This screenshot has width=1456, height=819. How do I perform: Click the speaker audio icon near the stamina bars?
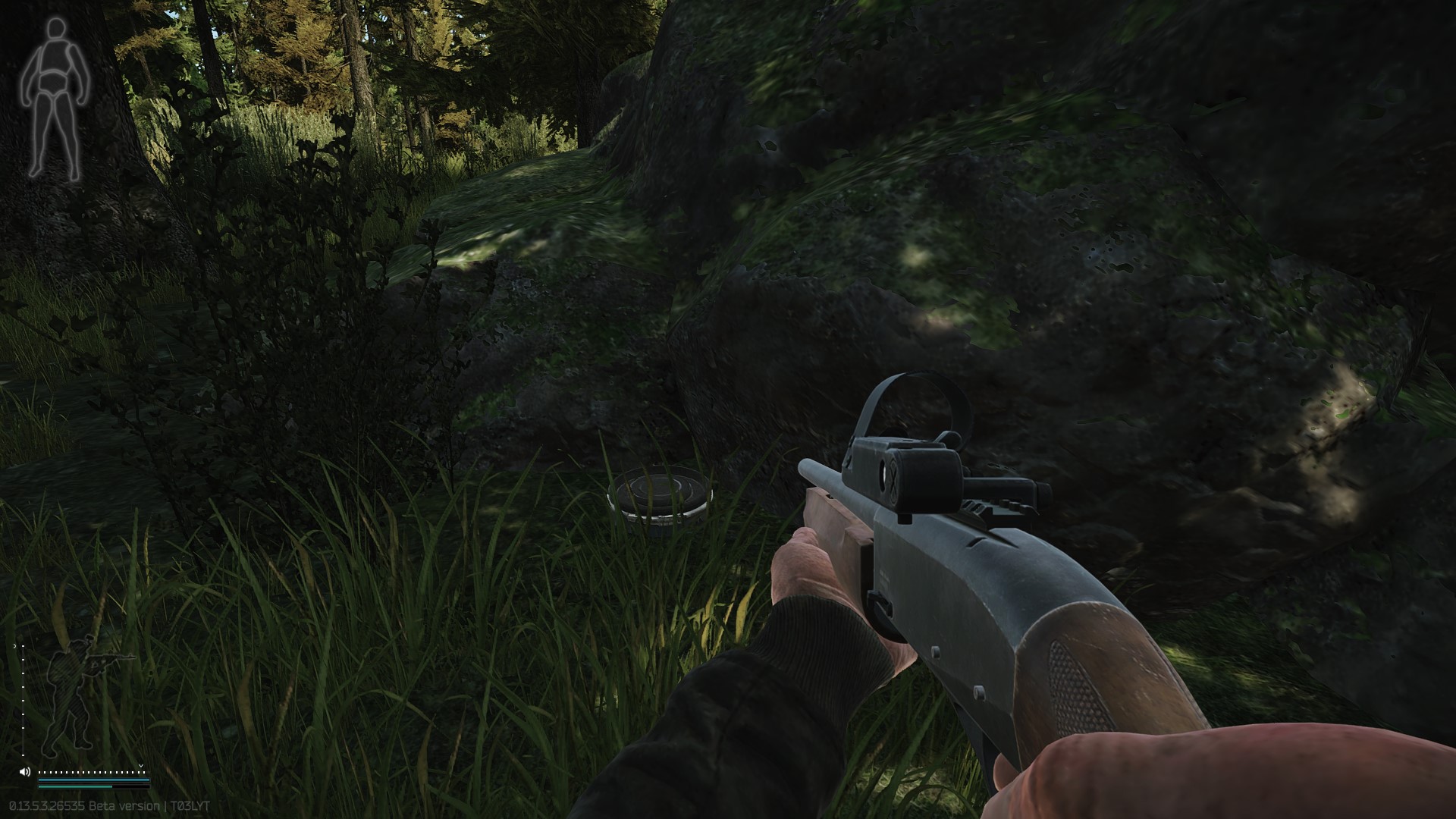[x=24, y=771]
